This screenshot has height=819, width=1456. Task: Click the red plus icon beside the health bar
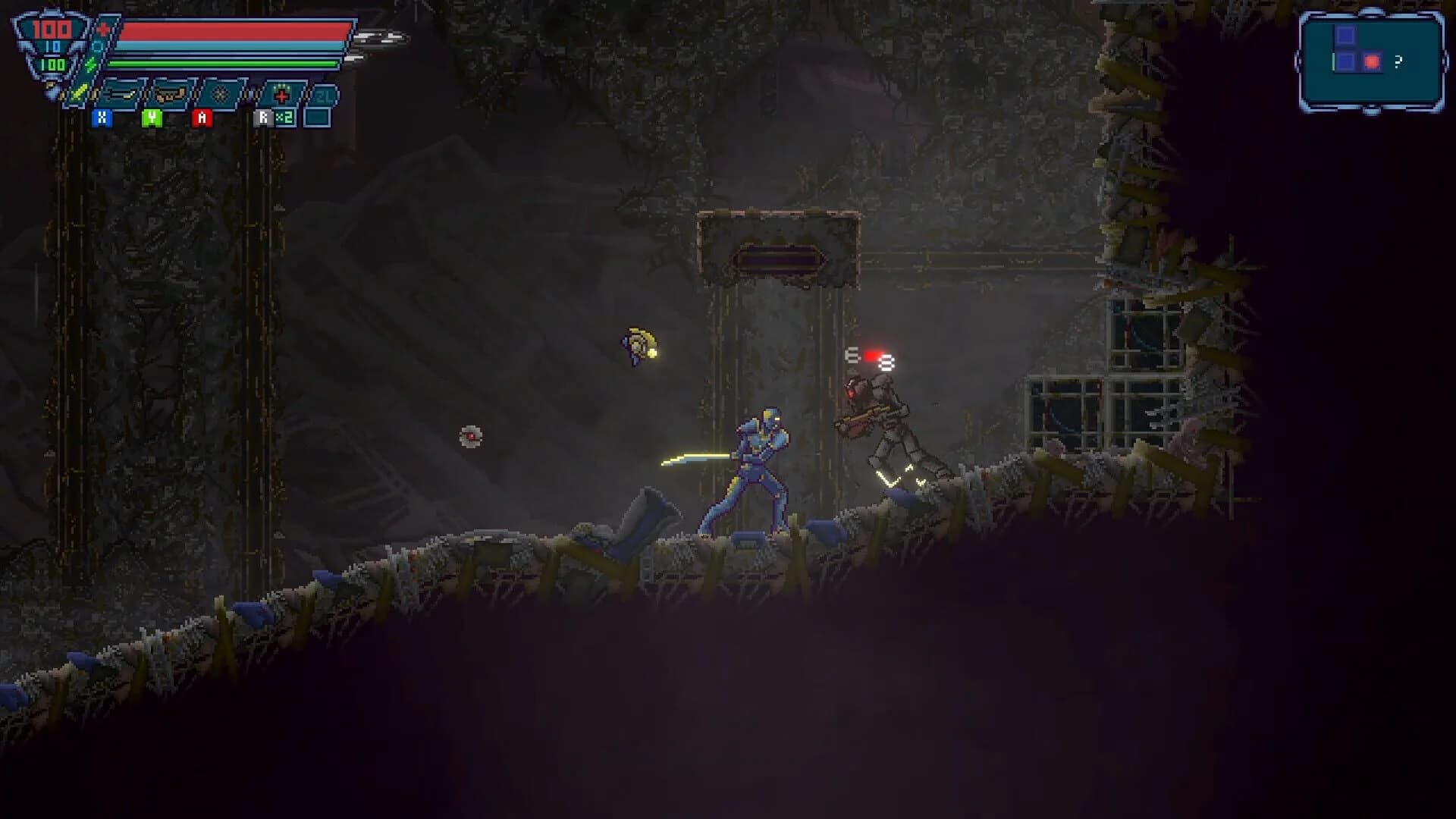coord(102,29)
